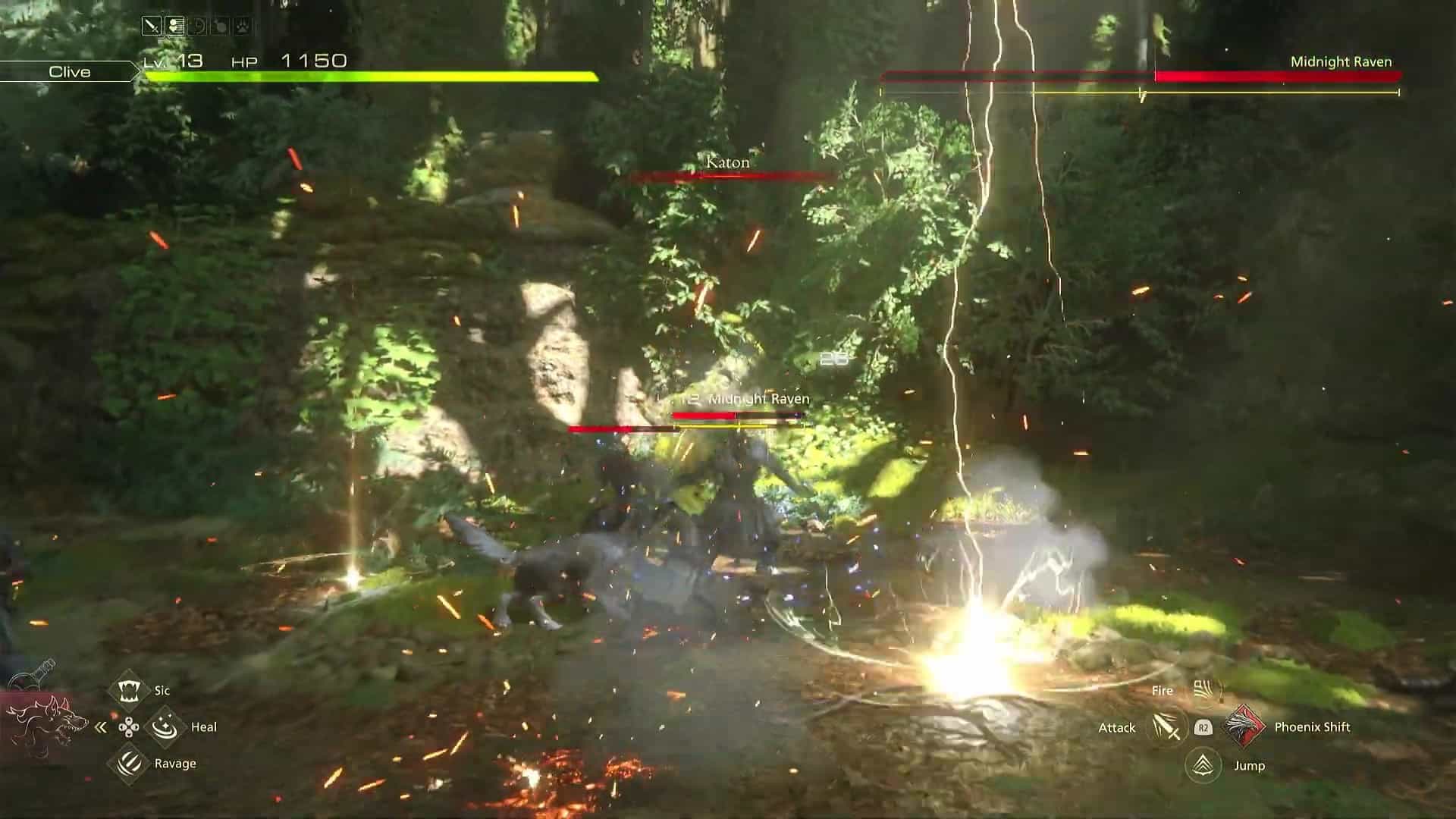This screenshot has width=1456, height=819.
Task: Click the red Phoenix Shift diamond icon
Action: tap(1244, 726)
